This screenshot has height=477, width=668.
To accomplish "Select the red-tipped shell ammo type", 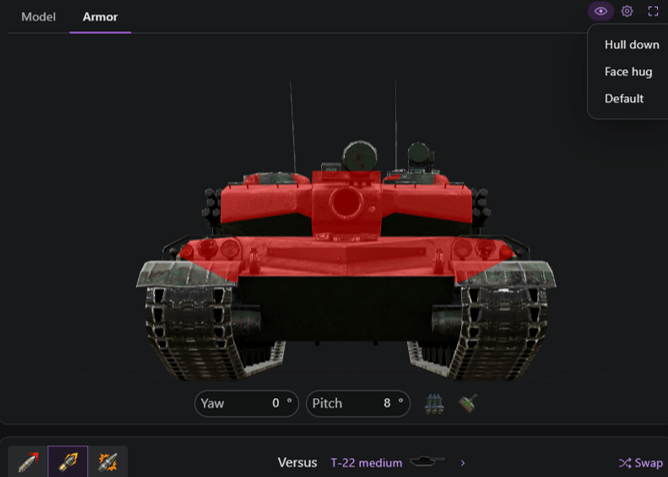I will (27, 462).
